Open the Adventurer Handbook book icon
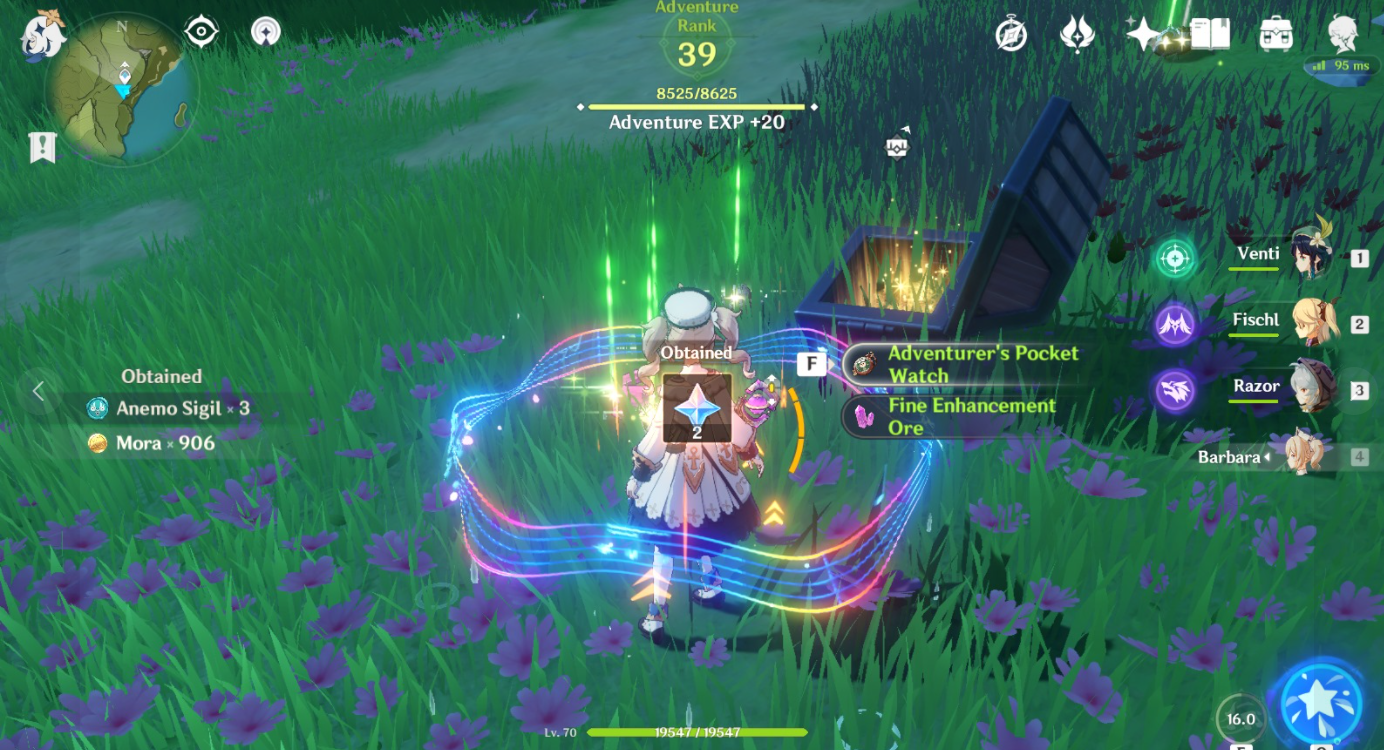 pyautogui.click(x=1211, y=34)
